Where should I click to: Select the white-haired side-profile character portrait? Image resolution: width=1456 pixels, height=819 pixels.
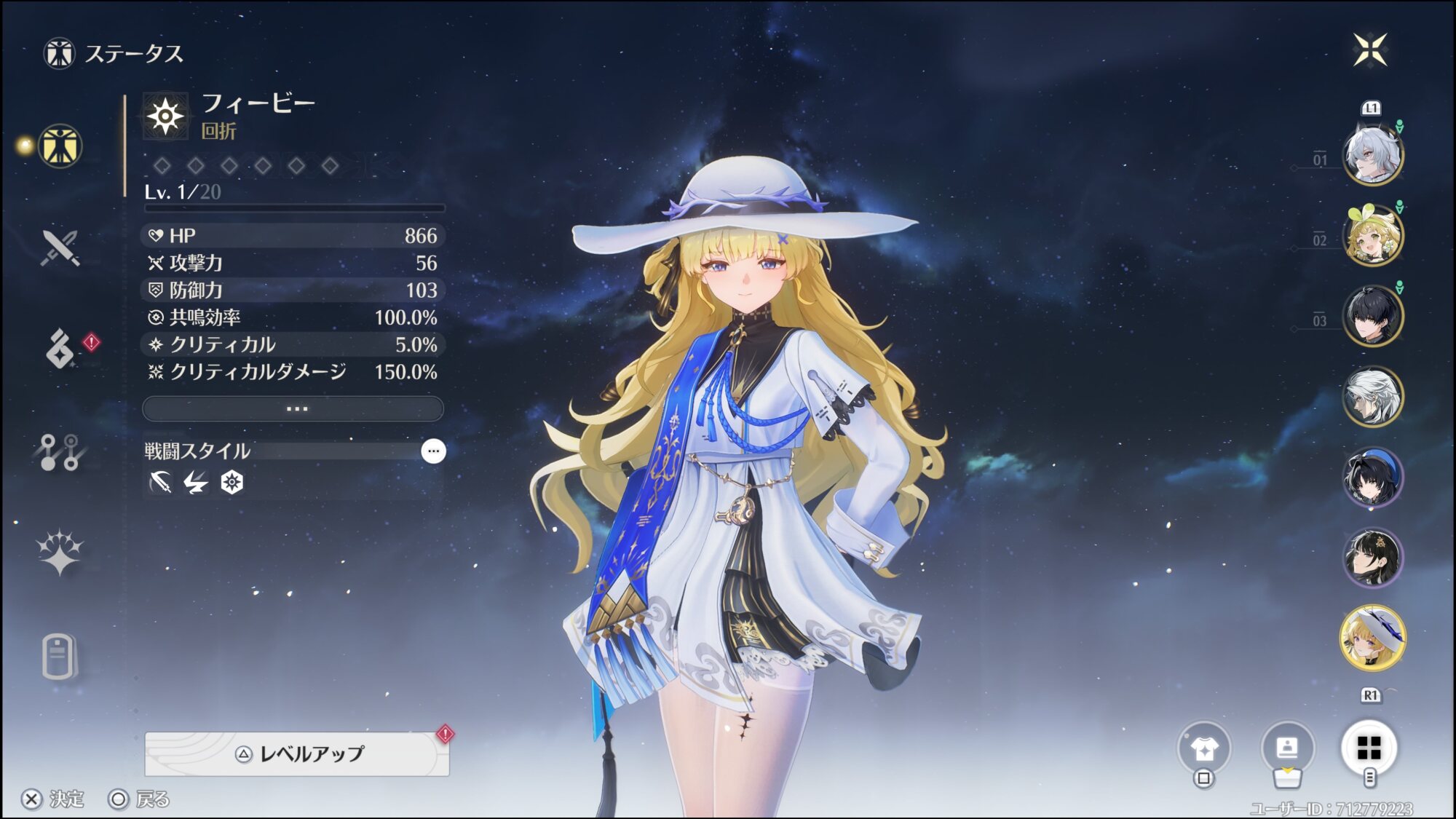pyautogui.click(x=1372, y=397)
